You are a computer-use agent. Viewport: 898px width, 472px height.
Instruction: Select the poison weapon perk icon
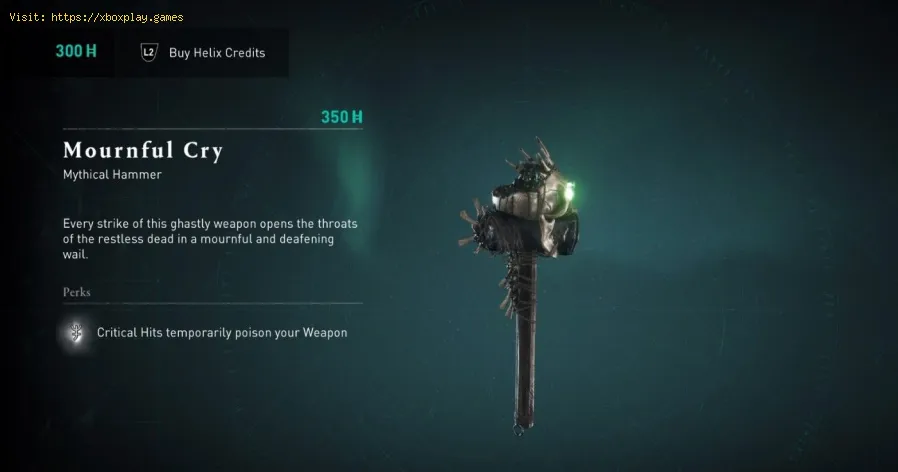[74, 333]
